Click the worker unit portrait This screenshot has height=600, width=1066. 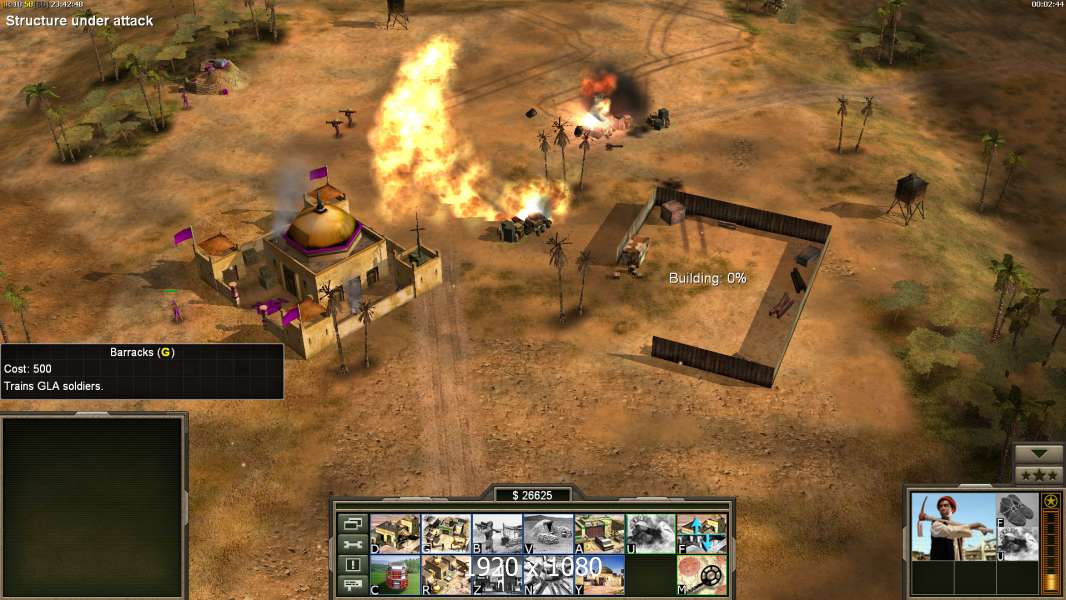(953, 526)
